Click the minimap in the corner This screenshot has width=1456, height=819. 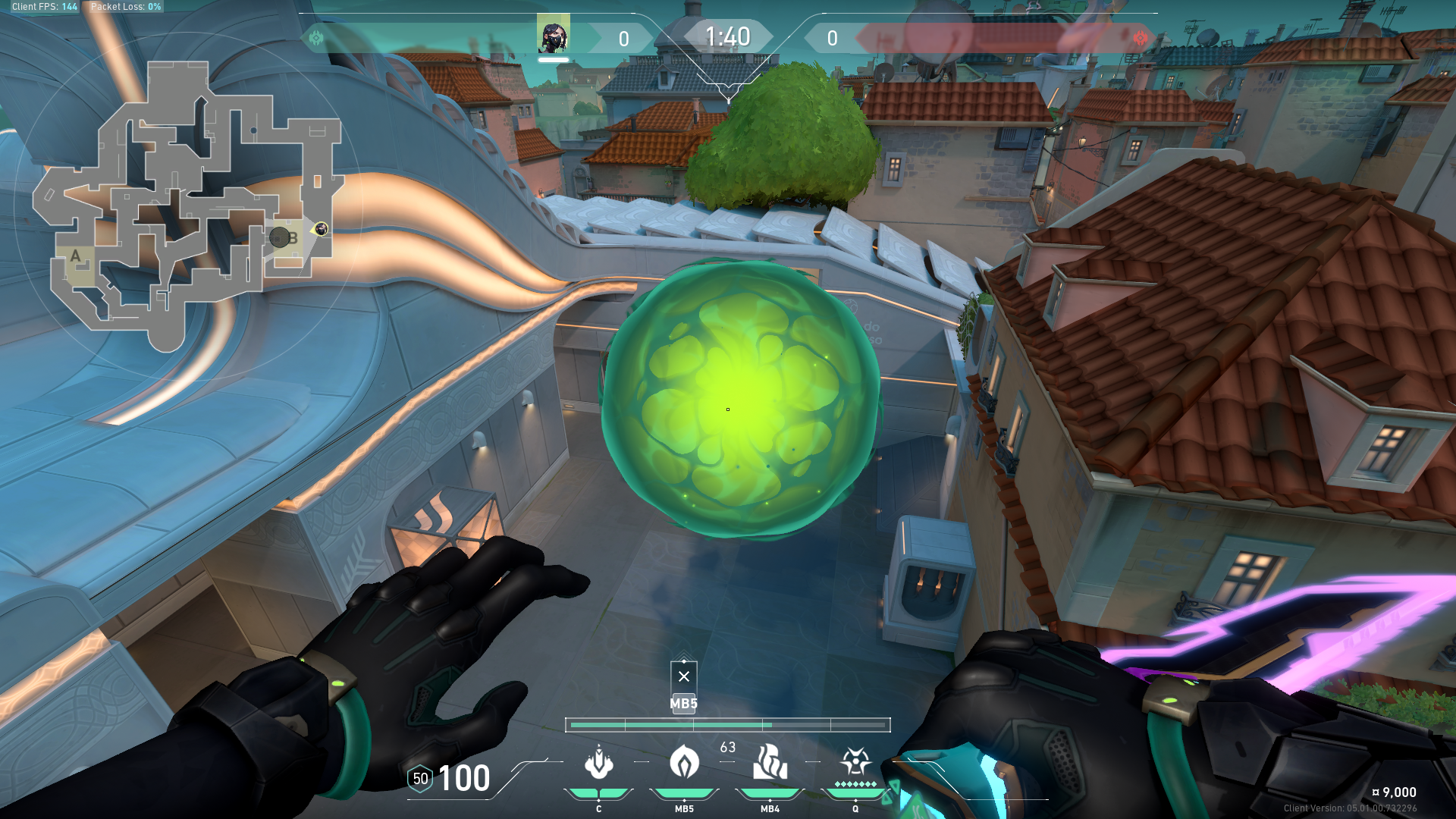tap(186, 205)
